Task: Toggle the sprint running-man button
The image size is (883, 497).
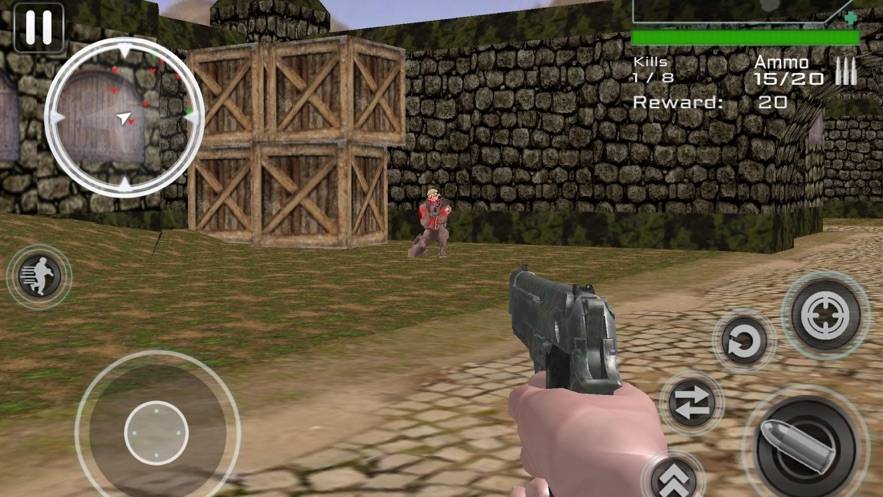Action: point(39,276)
